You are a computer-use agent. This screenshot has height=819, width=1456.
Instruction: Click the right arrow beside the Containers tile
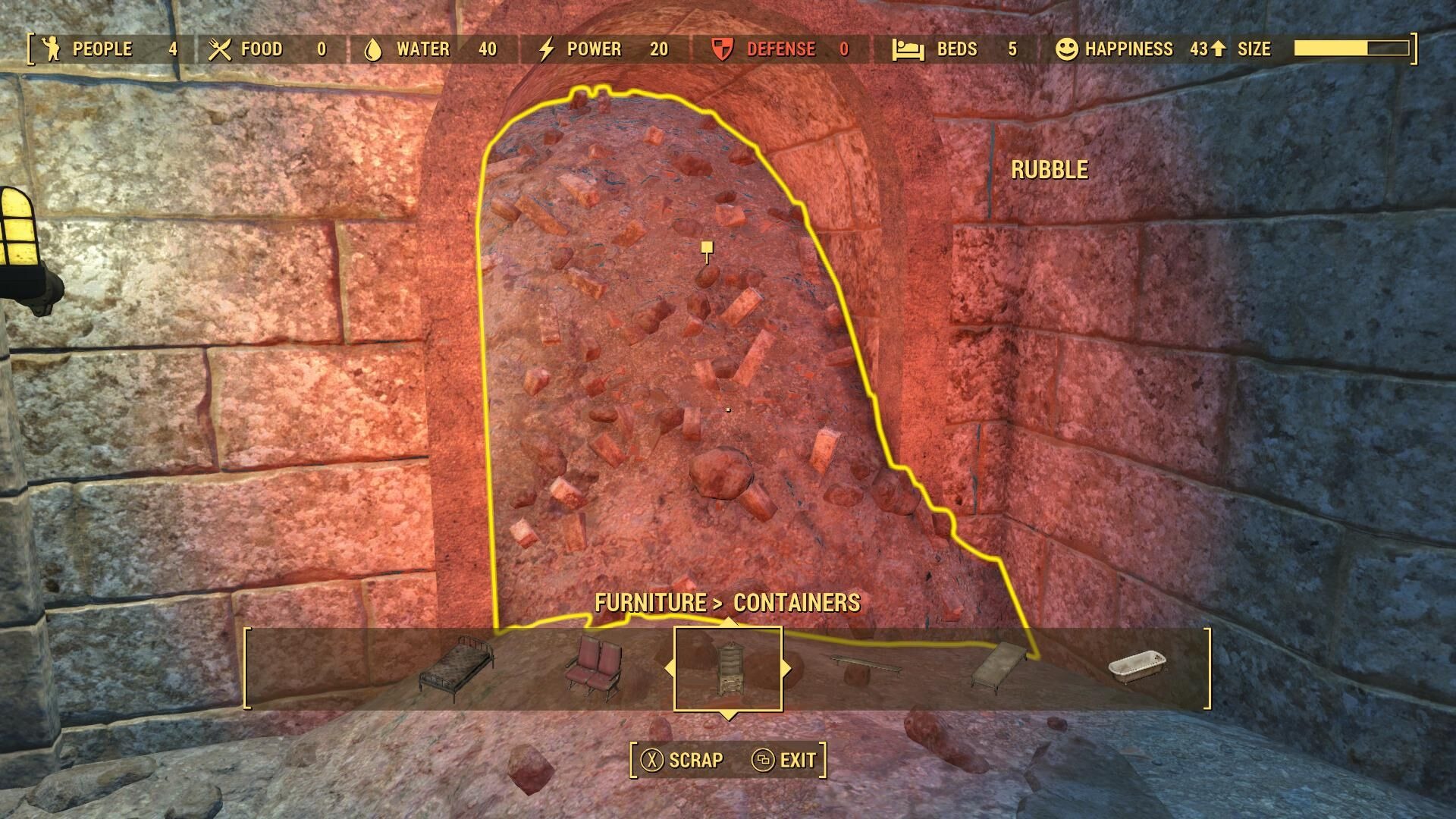787,669
